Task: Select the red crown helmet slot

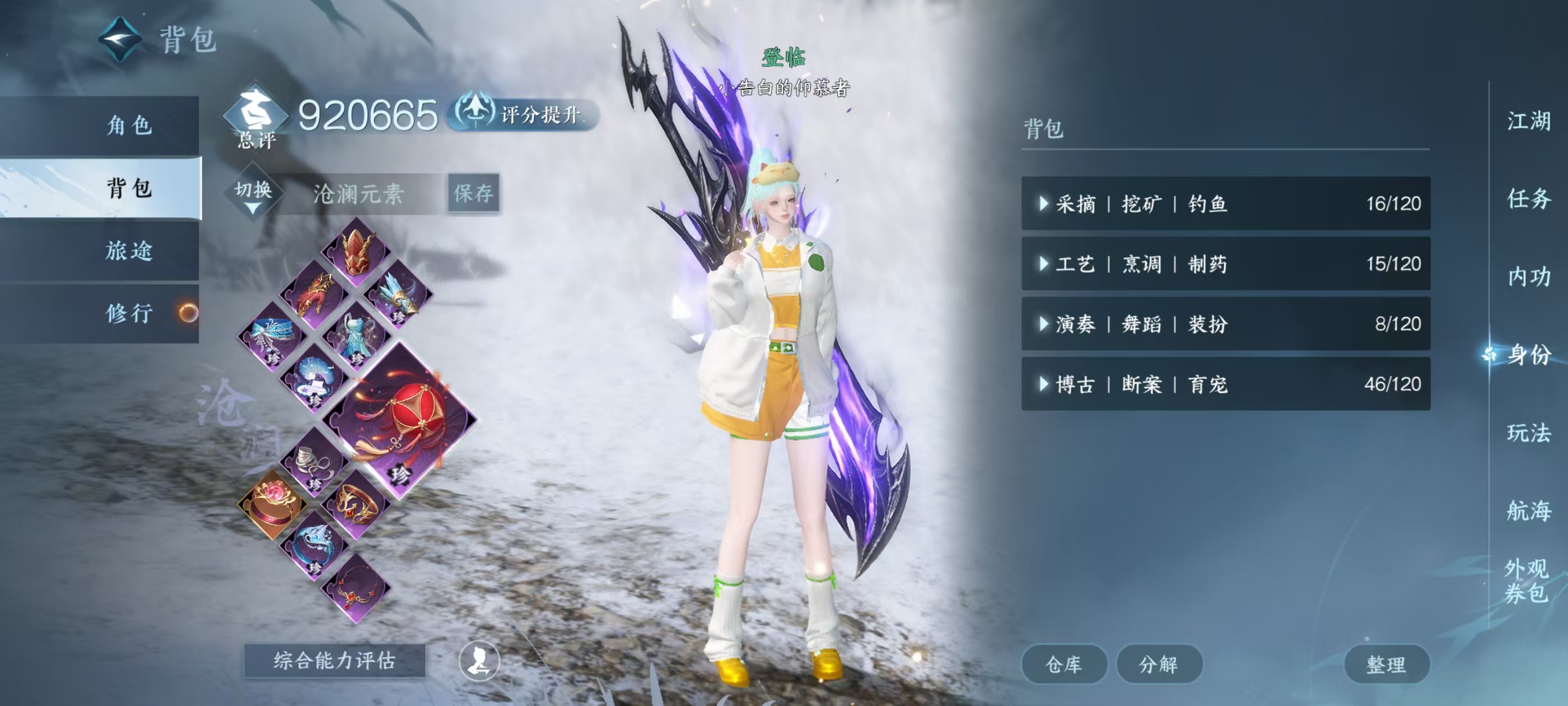Action: tap(356, 251)
